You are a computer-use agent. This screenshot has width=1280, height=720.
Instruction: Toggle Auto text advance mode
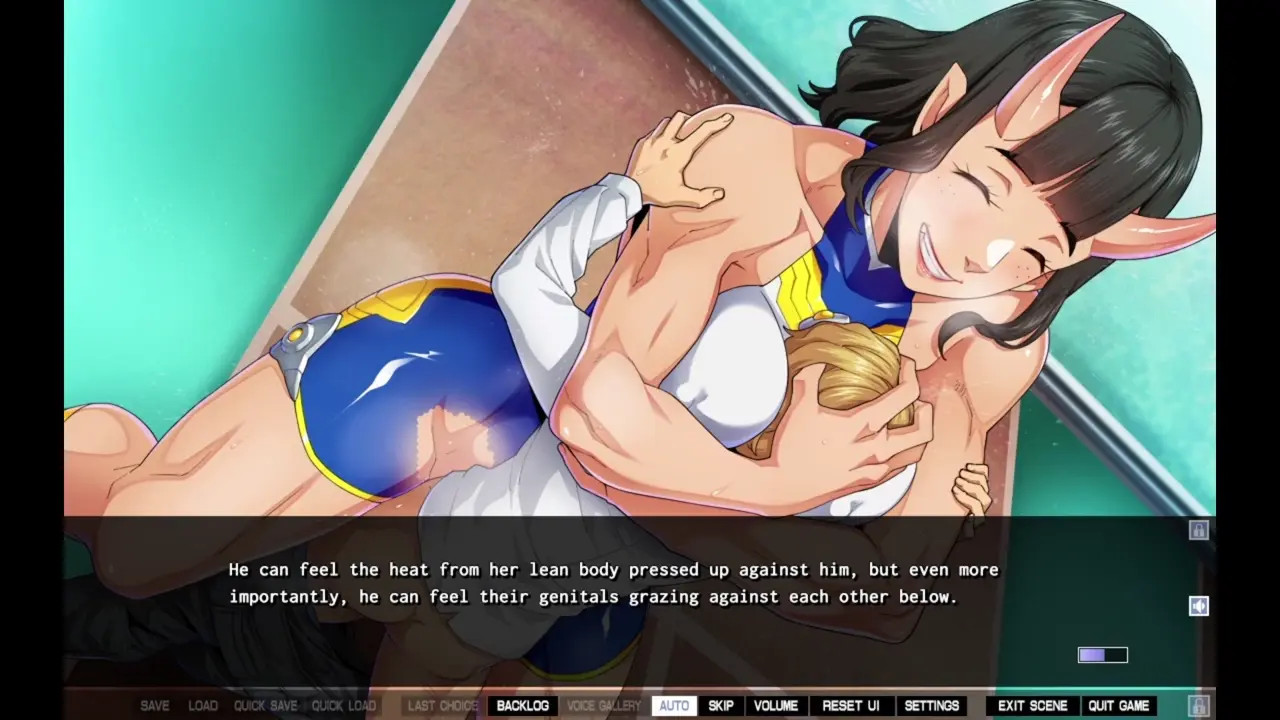(674, 706)
